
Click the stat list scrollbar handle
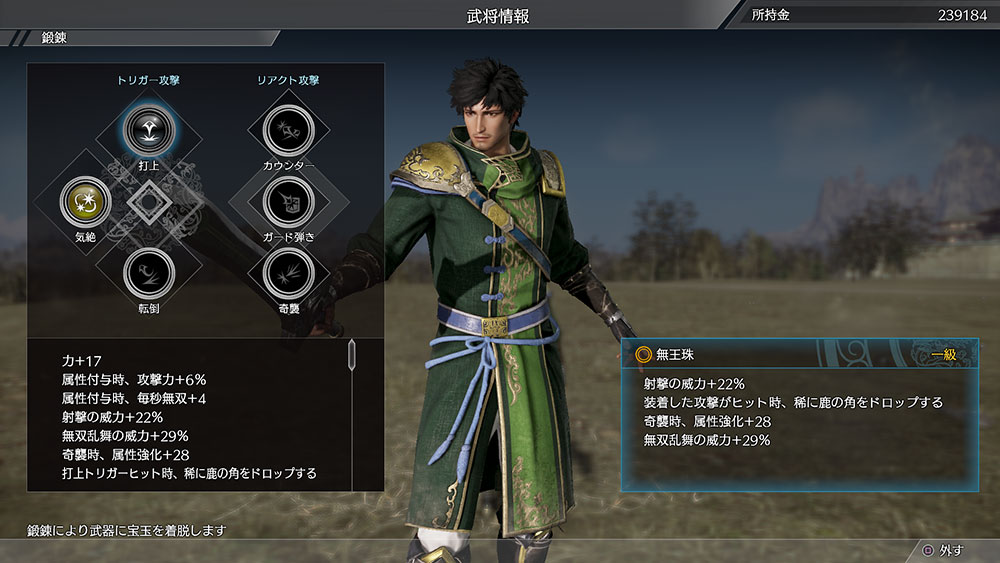tap(351, 354)
